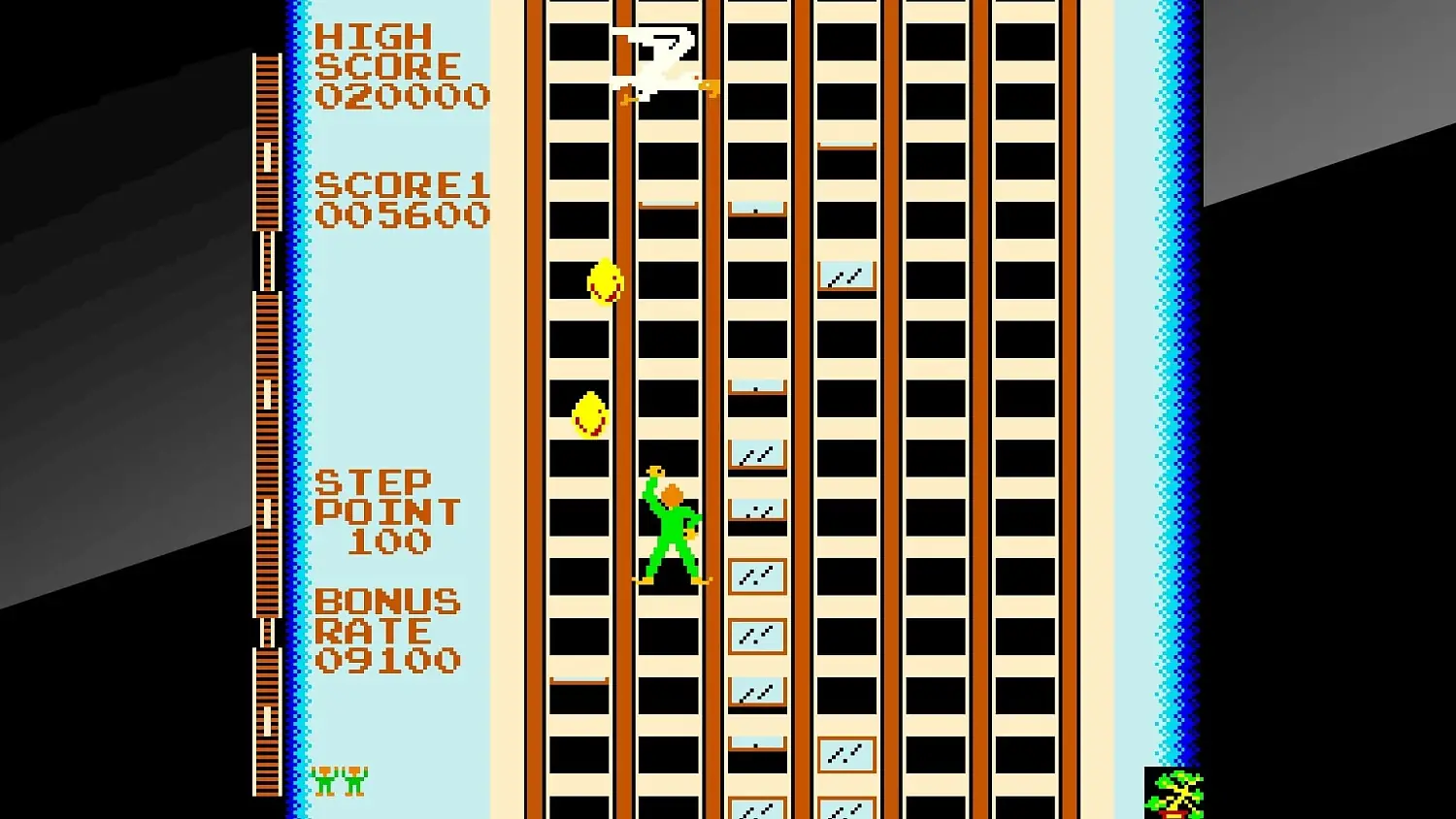The image size is (1456, 819).
Task: Expand the partially open window near screen top right
Action: click(x=846, y=146)
